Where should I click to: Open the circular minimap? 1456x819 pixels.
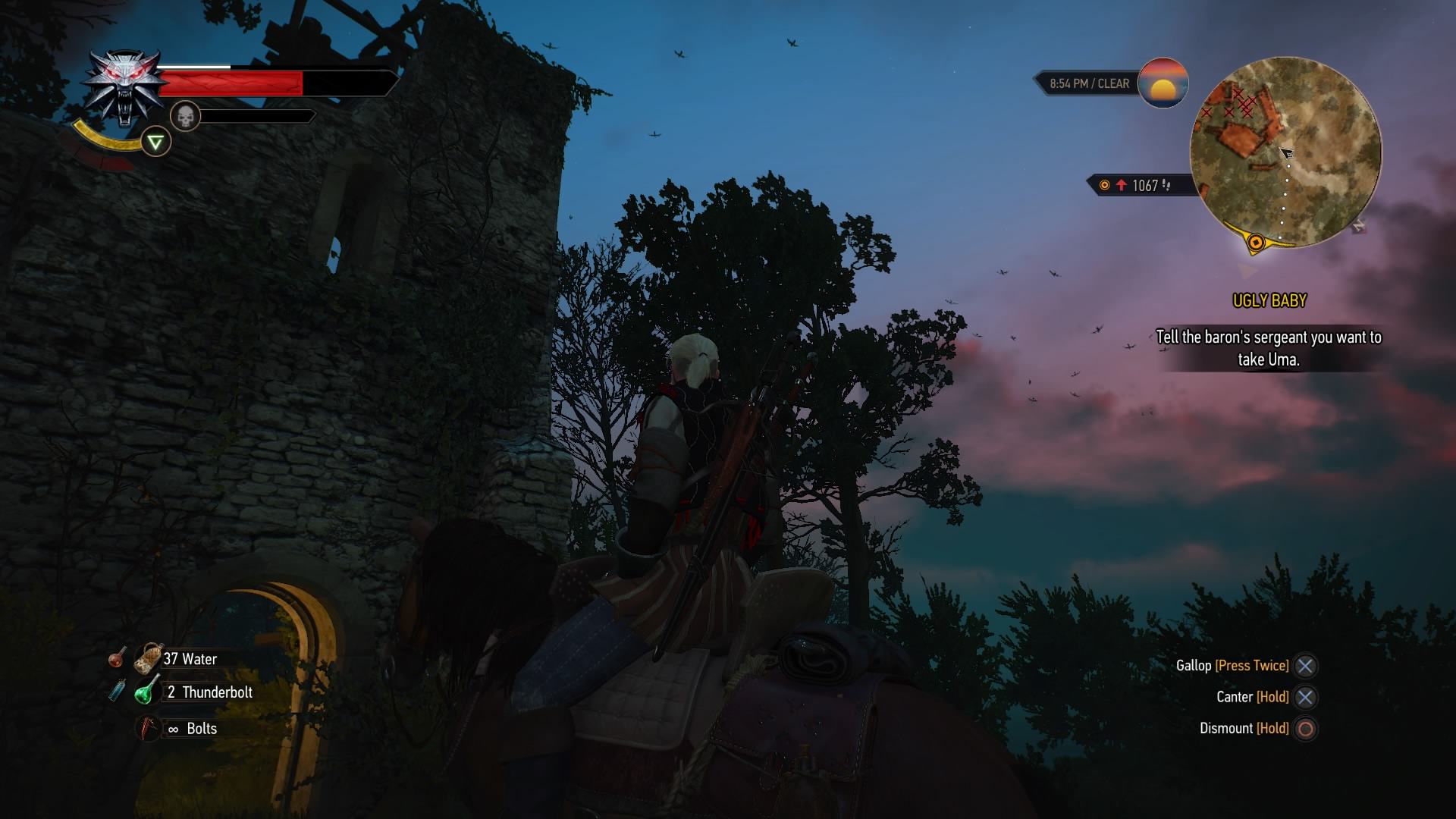click(x=1285, y=152)
